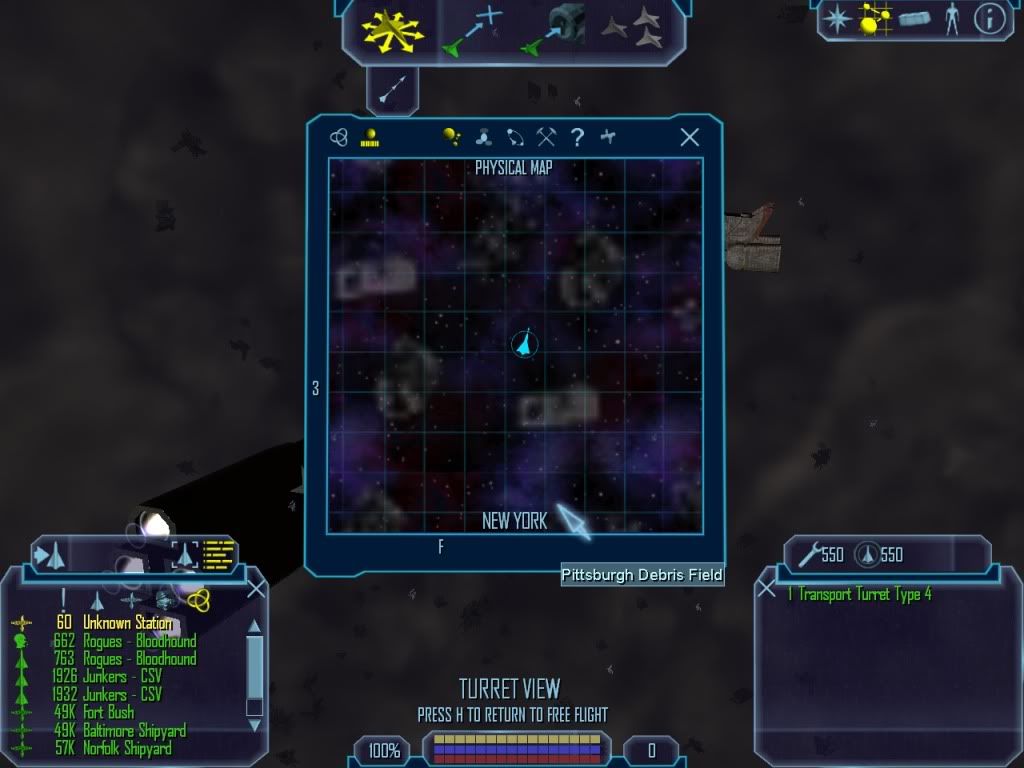Screen dimensions: 1024x768
Task: Open the information circle icon
Action: pyautogui.click(x=989, y=18)
